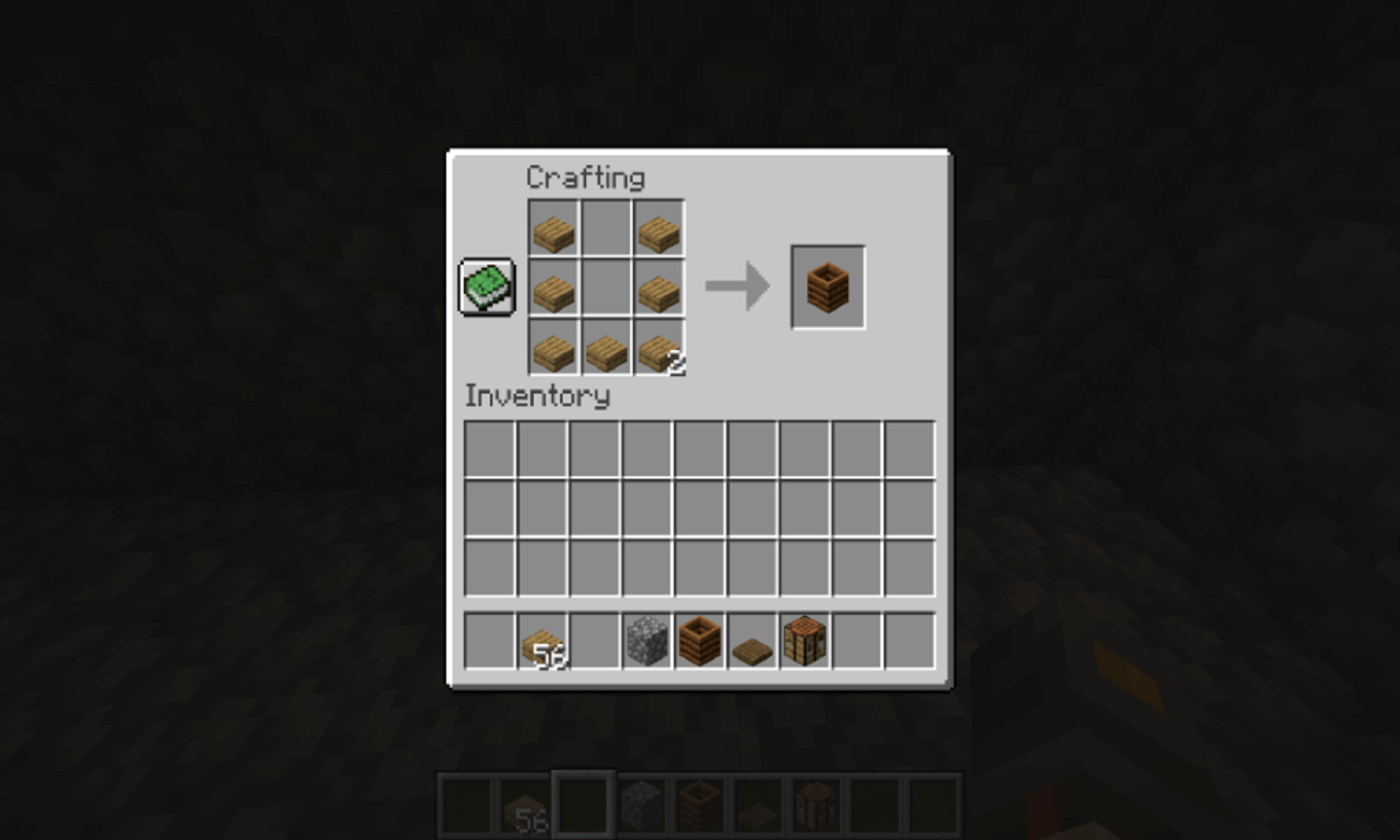
Task: Pick up the crafted composter from output slot
Action: [x=827, y=287]
